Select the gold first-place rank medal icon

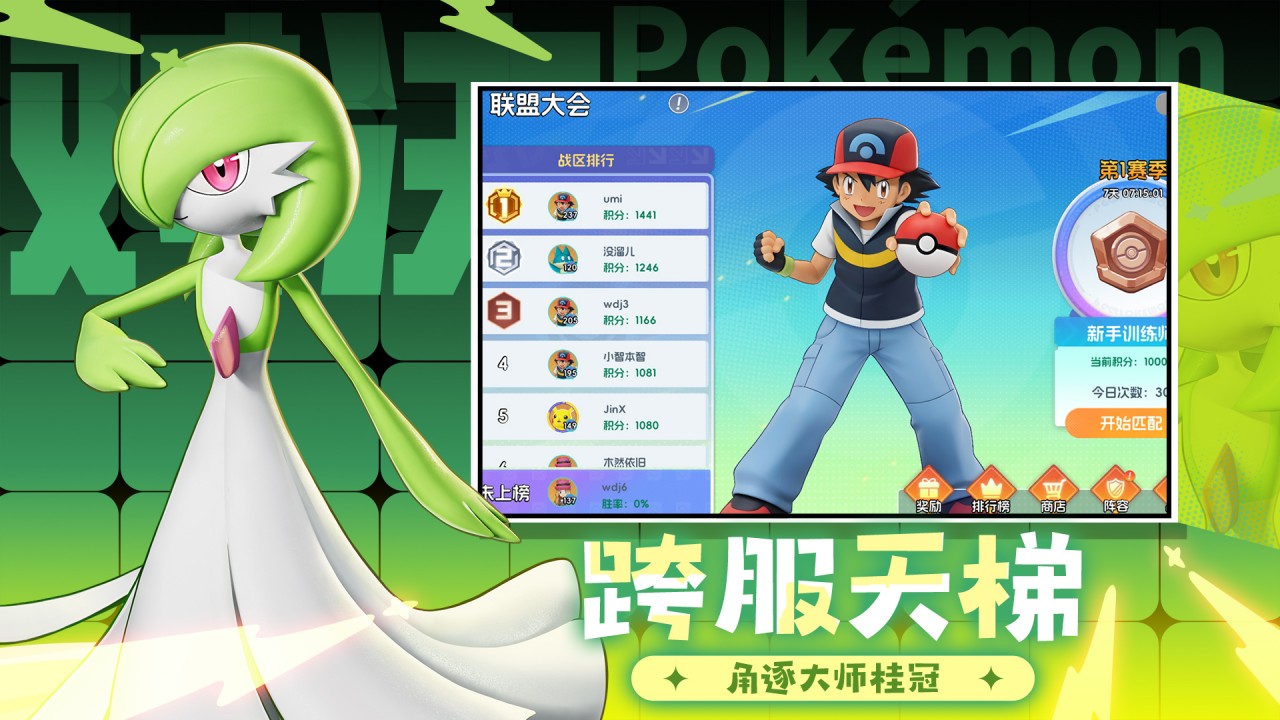click(504, 206)
